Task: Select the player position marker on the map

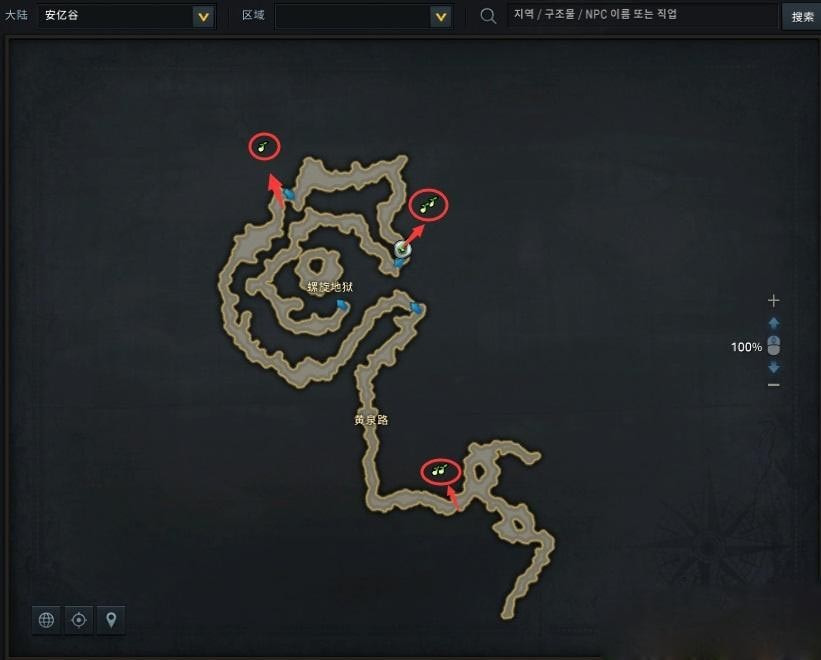Action: pos(403,249)
